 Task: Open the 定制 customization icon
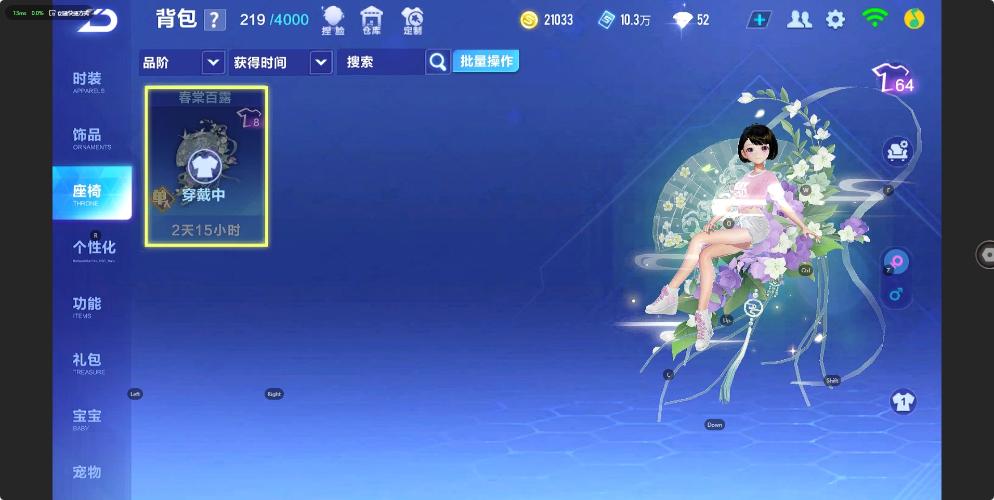coord(412,19)
